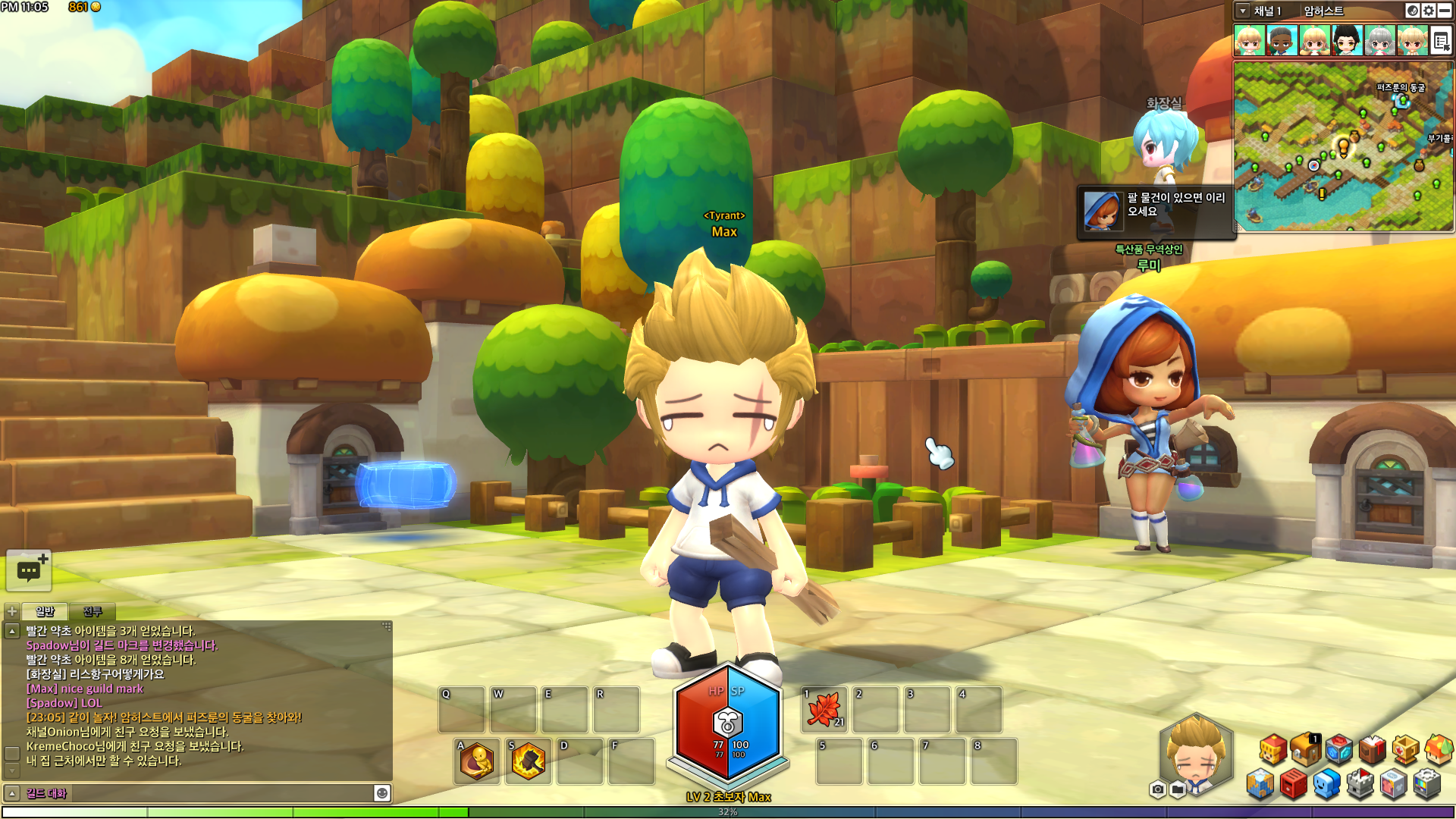Open the channel dropdown arrow

1242,11
